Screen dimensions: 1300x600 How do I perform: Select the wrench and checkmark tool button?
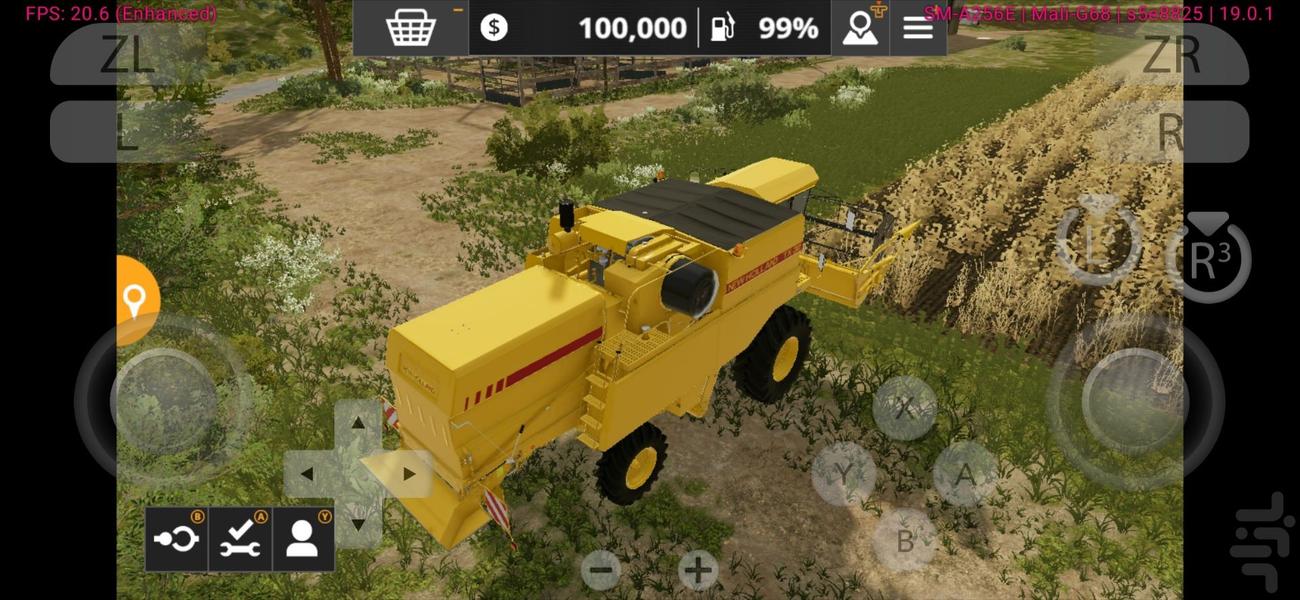coord(240,539)
